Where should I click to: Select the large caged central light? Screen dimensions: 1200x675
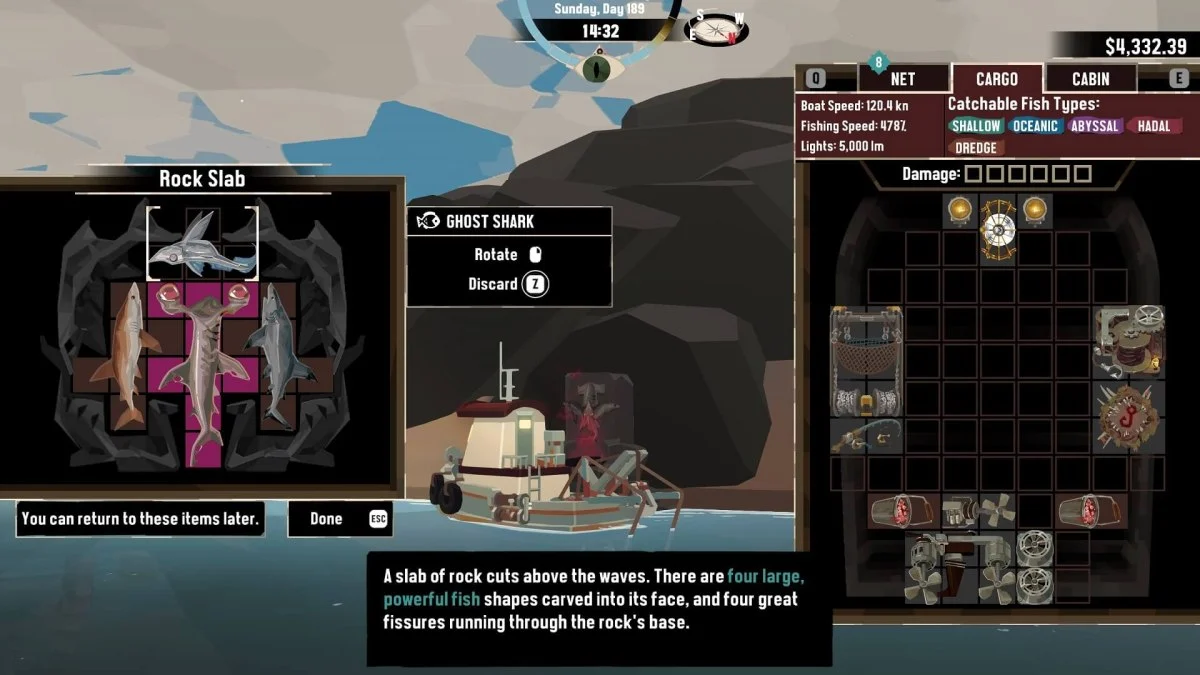pos(997,228)
